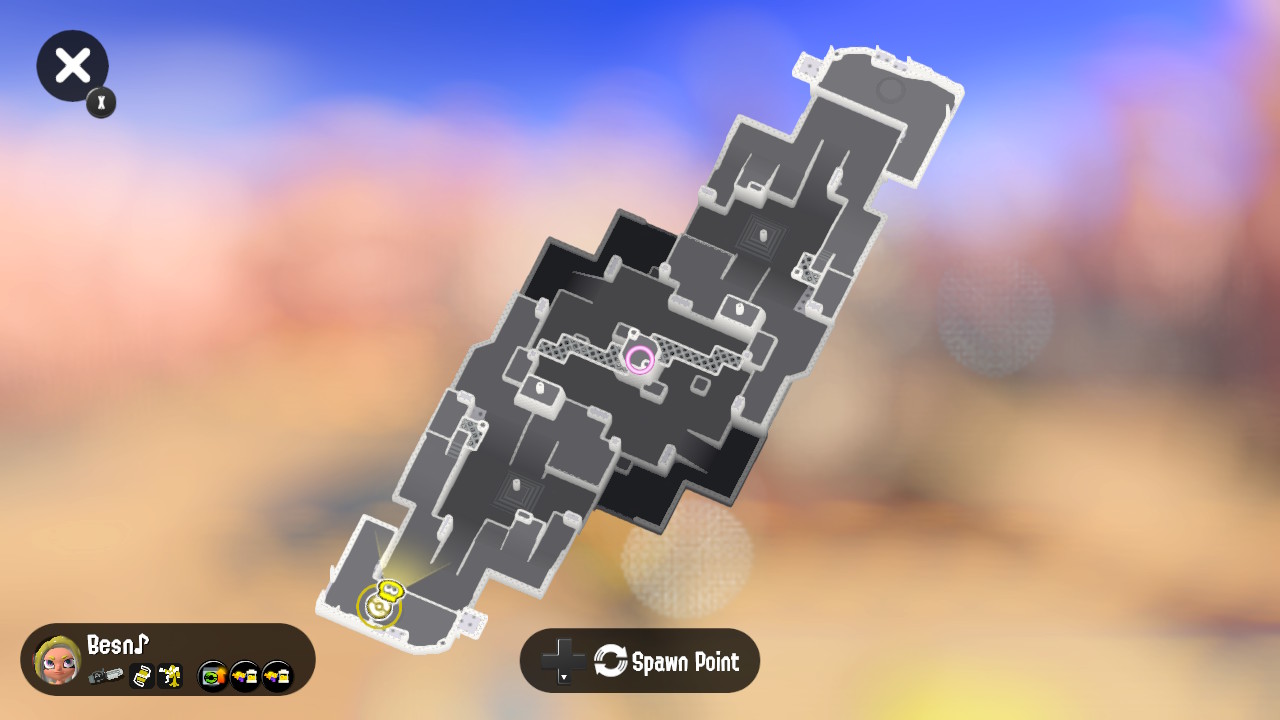
Task: Select the pink circled G marker on the map
Action: (x=640, y=358)
